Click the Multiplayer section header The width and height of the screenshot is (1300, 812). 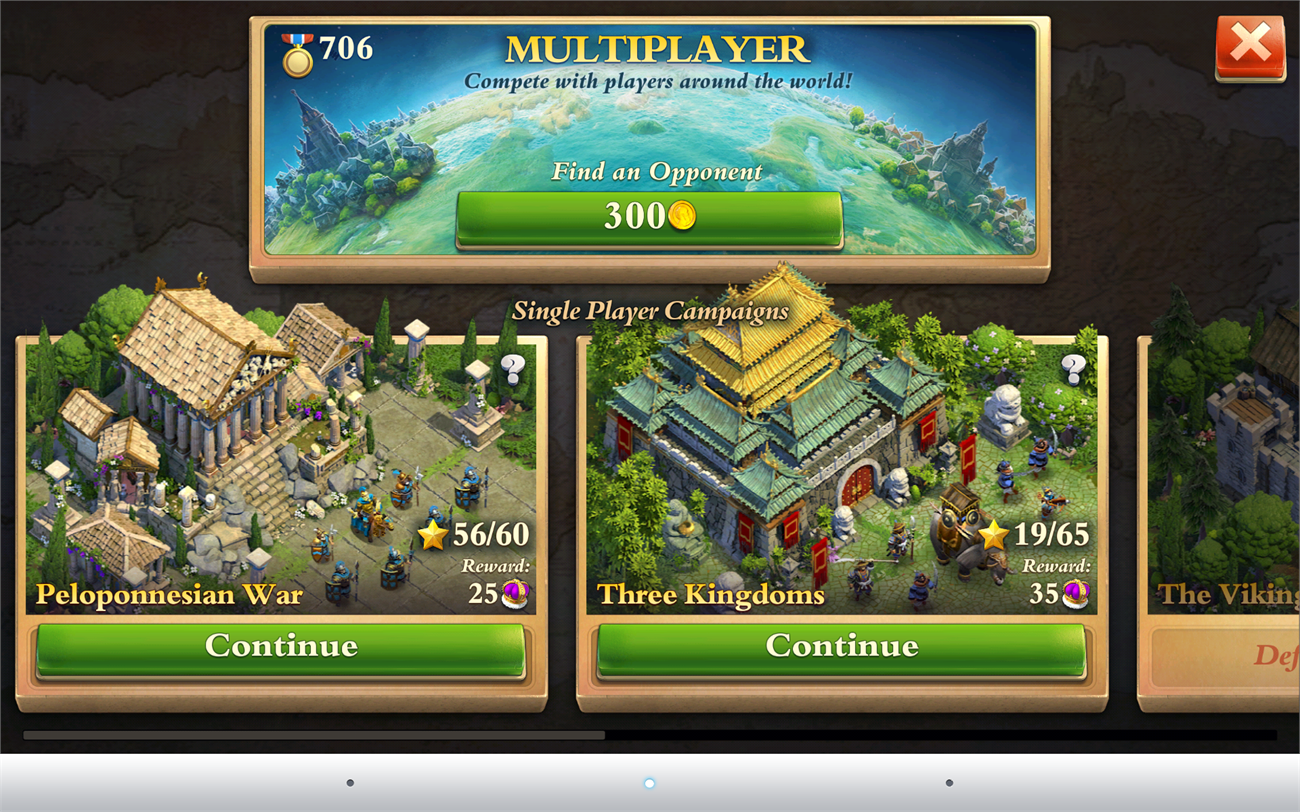655,47
